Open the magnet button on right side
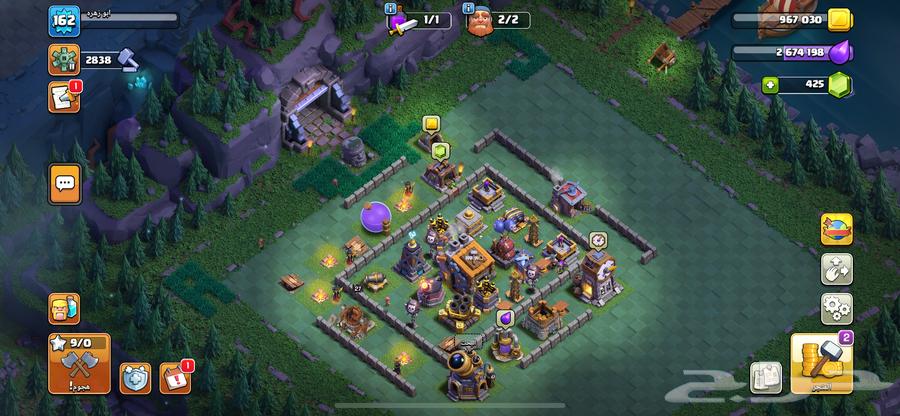The width and height of the screenshot is (900, 416). (x=836, y=267)
